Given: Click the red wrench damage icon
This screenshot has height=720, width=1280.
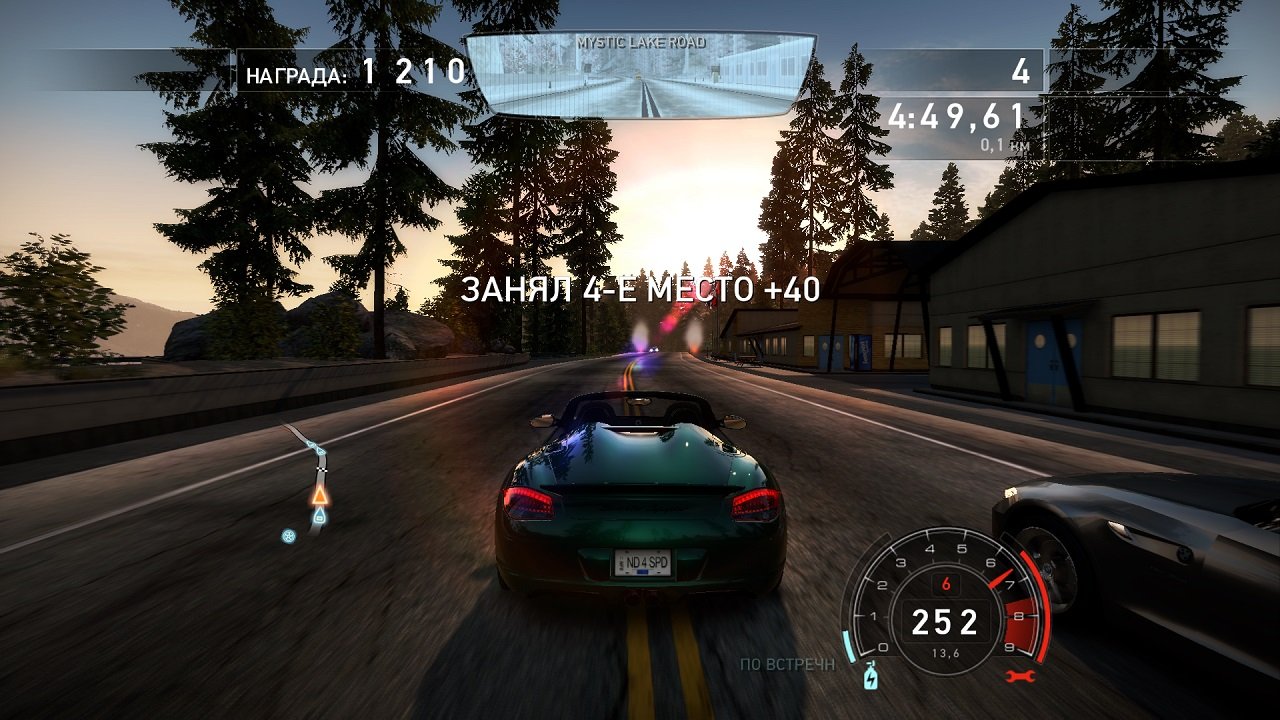Looking at the screenshot, I should 1021,674.
